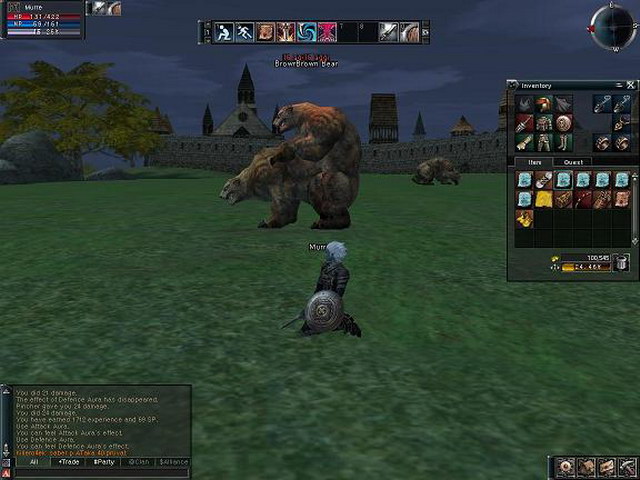Use the blue swirl skill on hotbar
Viewport: 640px width, 480px height.
click(x=305, y=32)
